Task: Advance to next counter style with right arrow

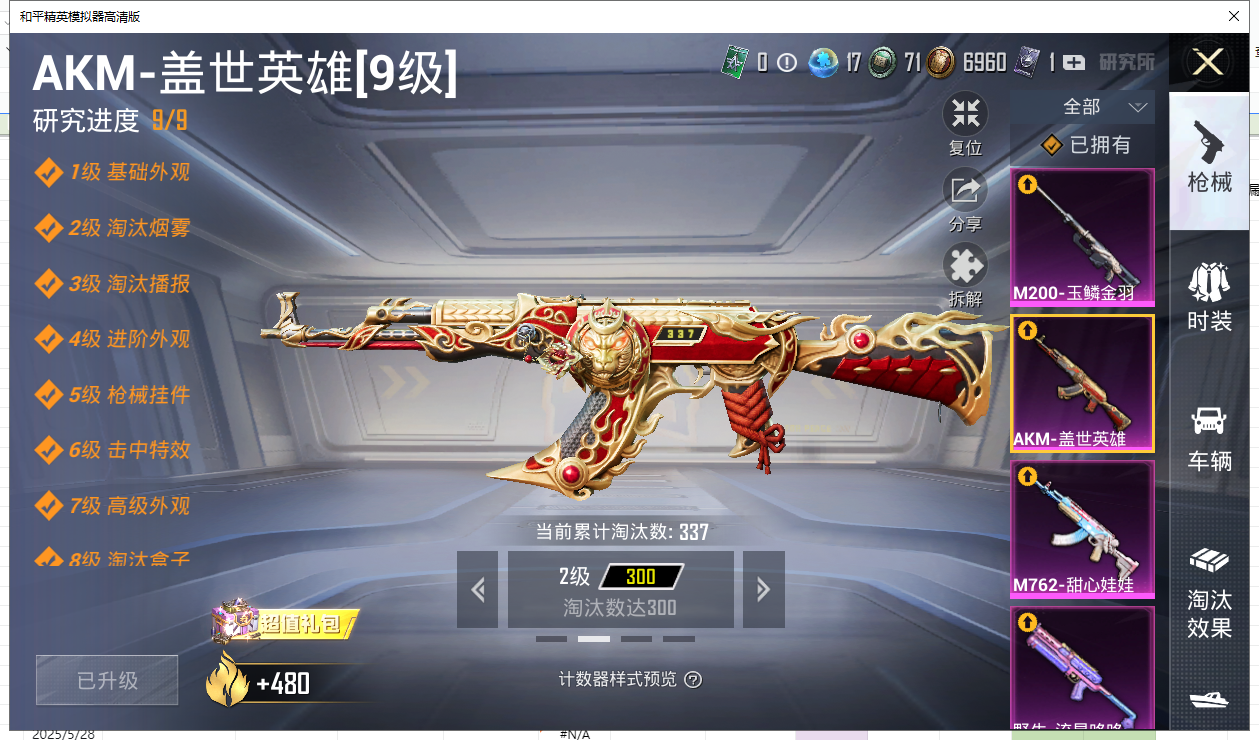Action: point(763,590)
